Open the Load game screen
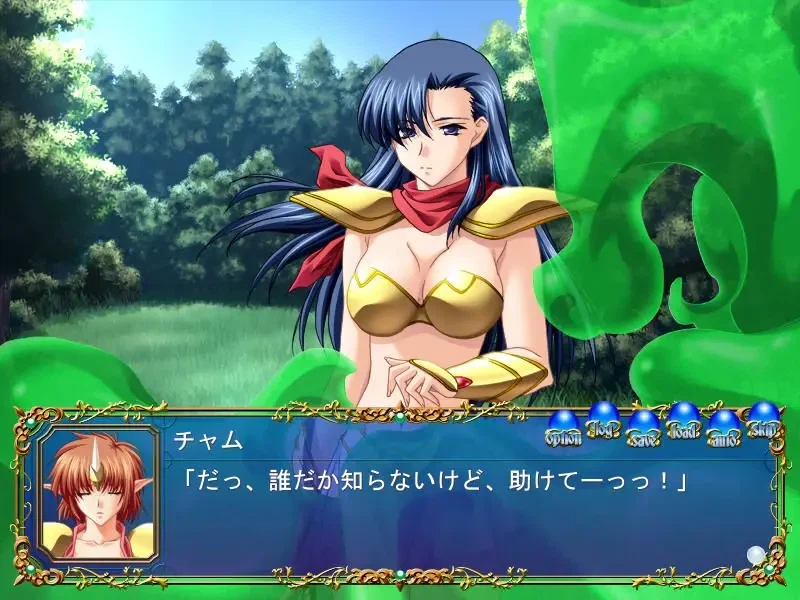This screenshot has height=600, width=800. [x=683, y=420]
